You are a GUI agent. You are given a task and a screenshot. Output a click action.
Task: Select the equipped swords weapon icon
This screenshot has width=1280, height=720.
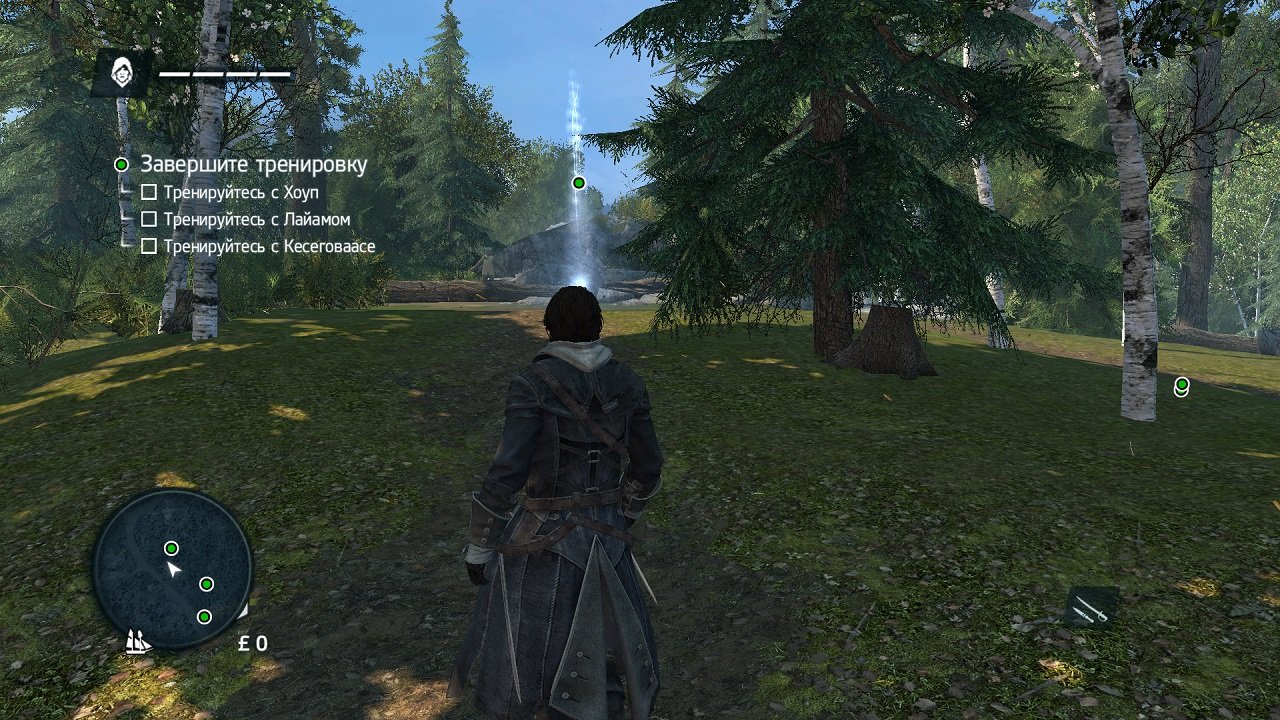pyautogui.click(x=1091, y=607)
